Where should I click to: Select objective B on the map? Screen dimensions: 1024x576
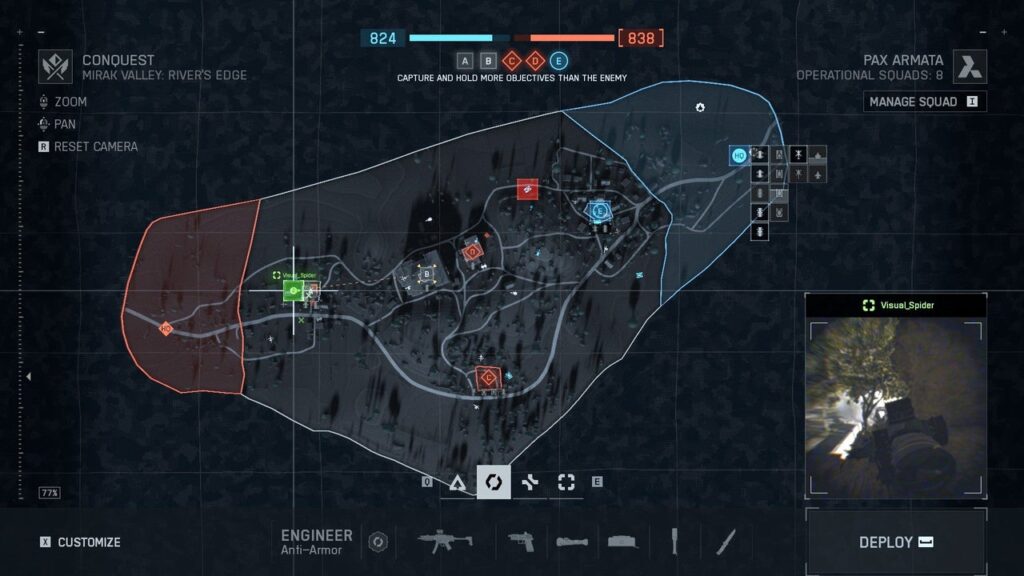(427, 274)
